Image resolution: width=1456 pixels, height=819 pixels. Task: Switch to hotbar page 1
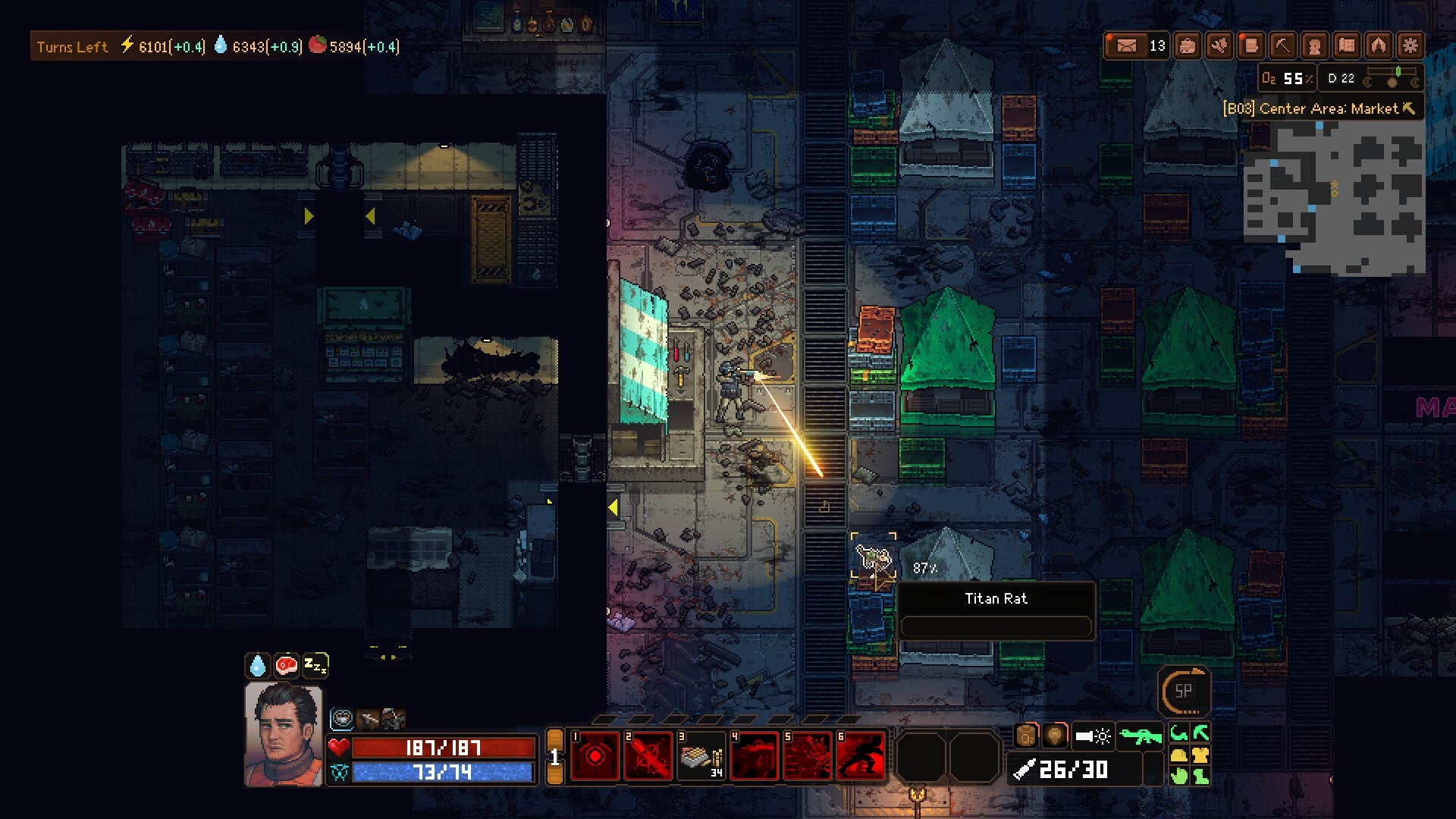coord(556,756)
